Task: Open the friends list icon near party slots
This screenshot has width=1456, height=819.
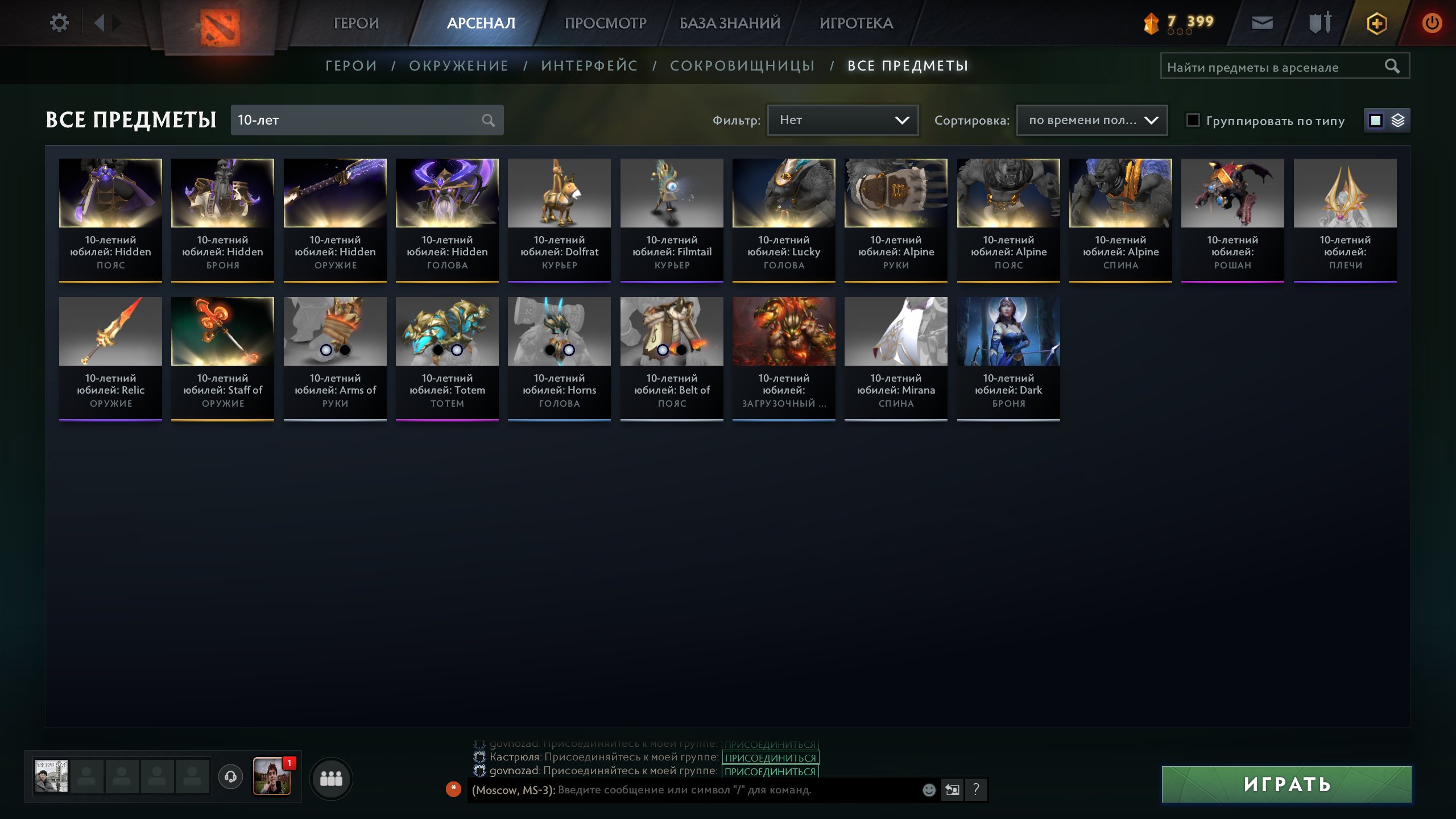Action: 332,778
